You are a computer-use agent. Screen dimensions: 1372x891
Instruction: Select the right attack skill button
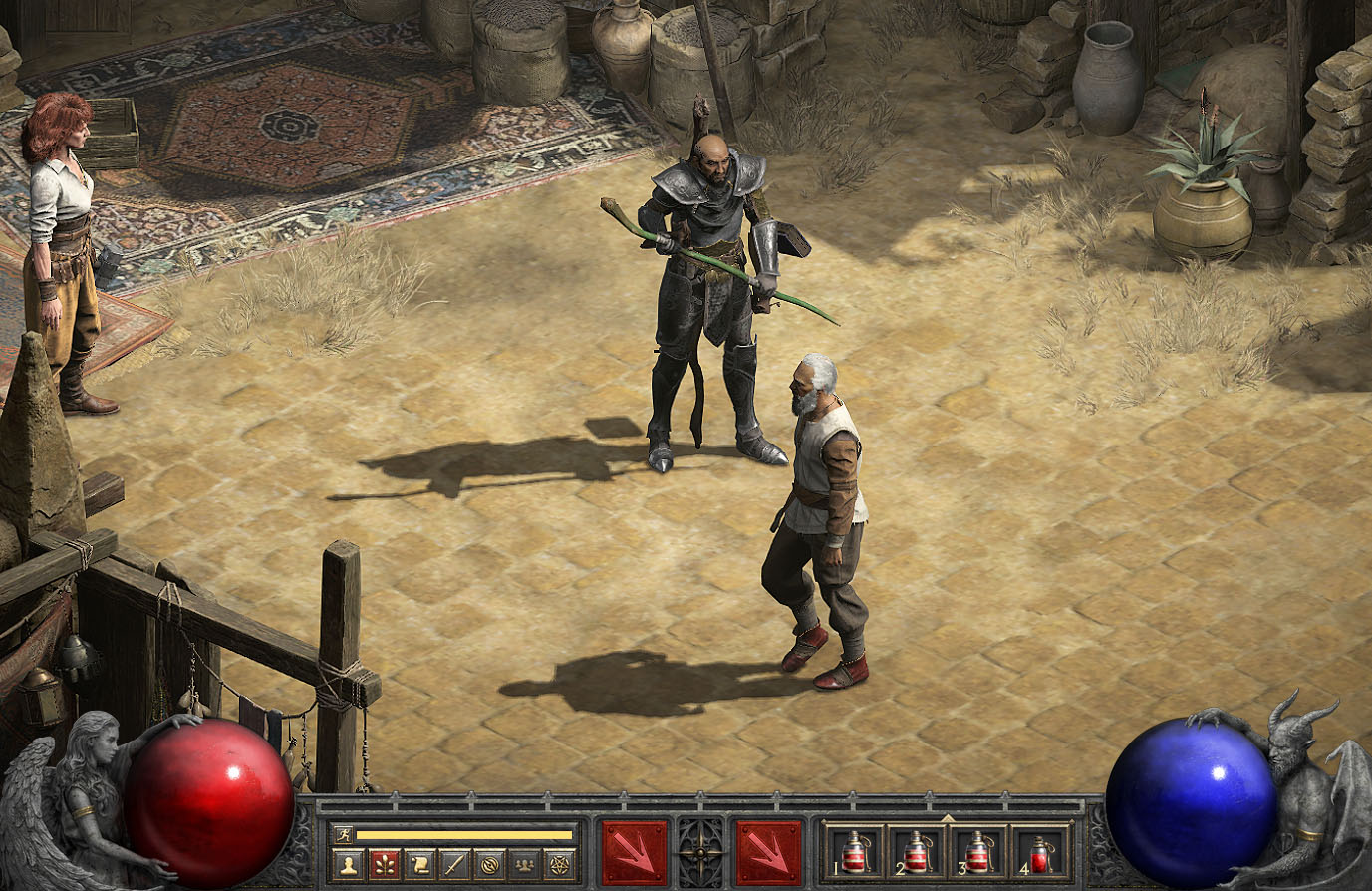click(769, 853)
